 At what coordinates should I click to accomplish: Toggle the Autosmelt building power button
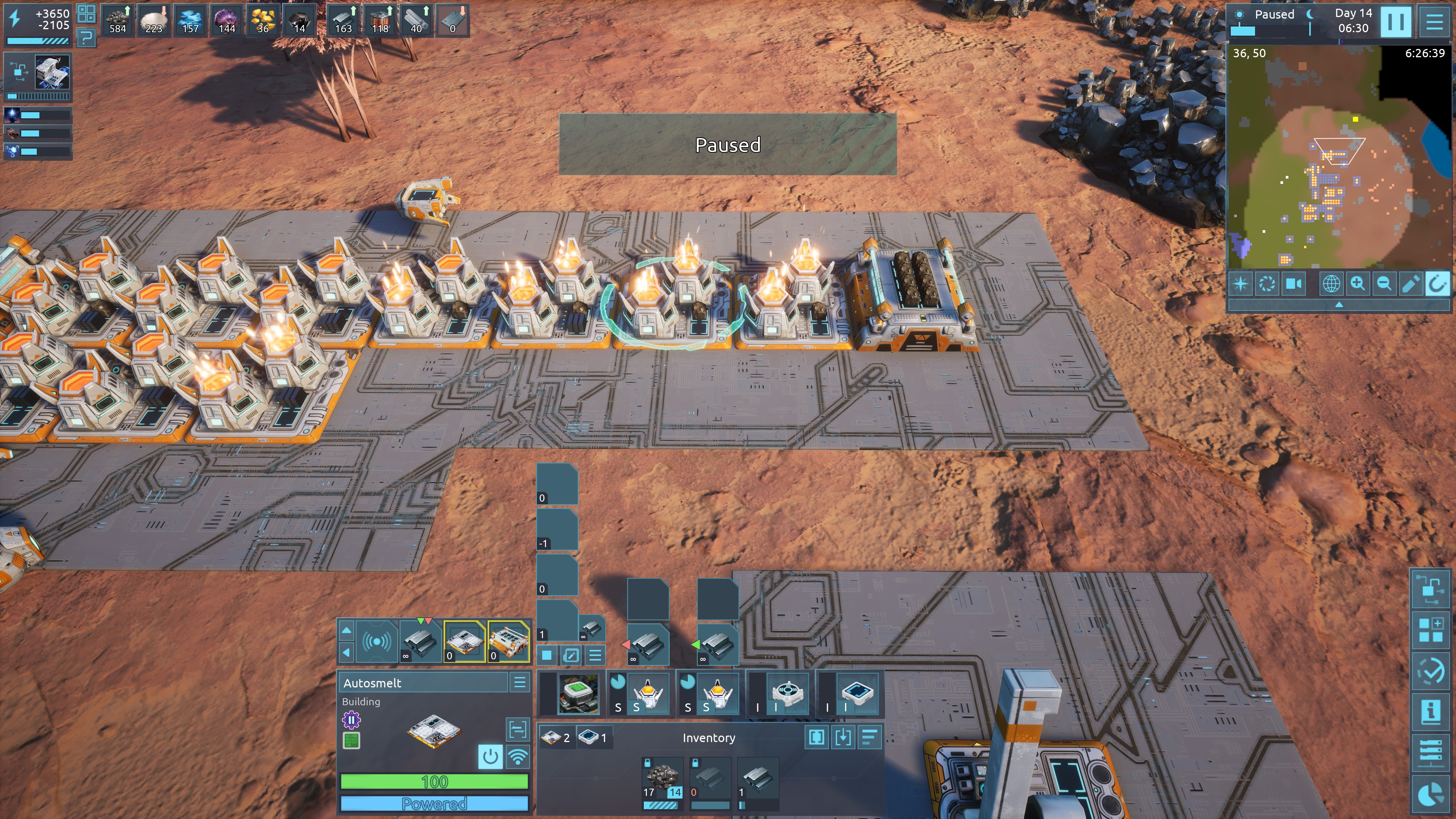490,756
